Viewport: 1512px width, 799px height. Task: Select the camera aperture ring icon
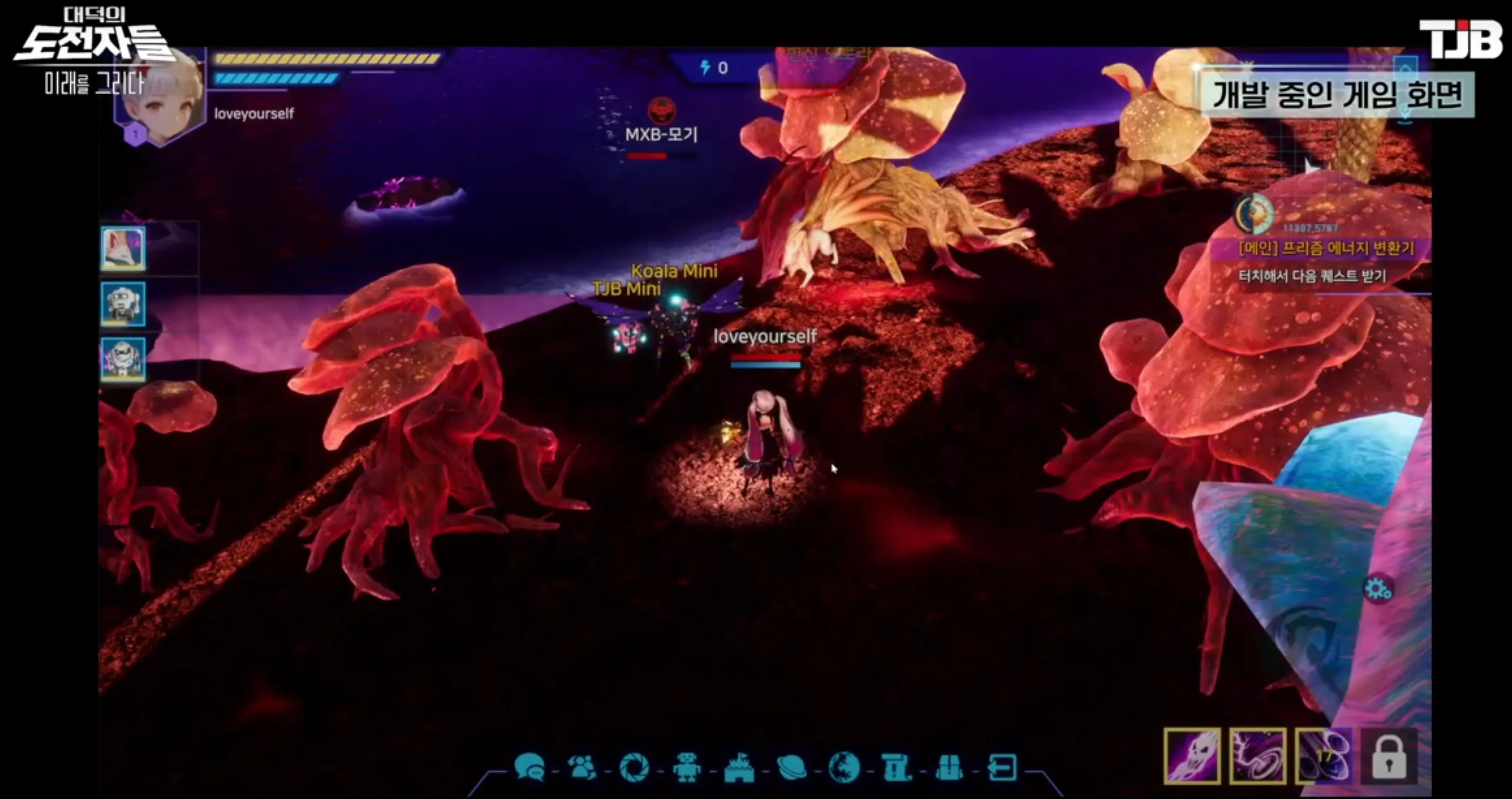634,767
